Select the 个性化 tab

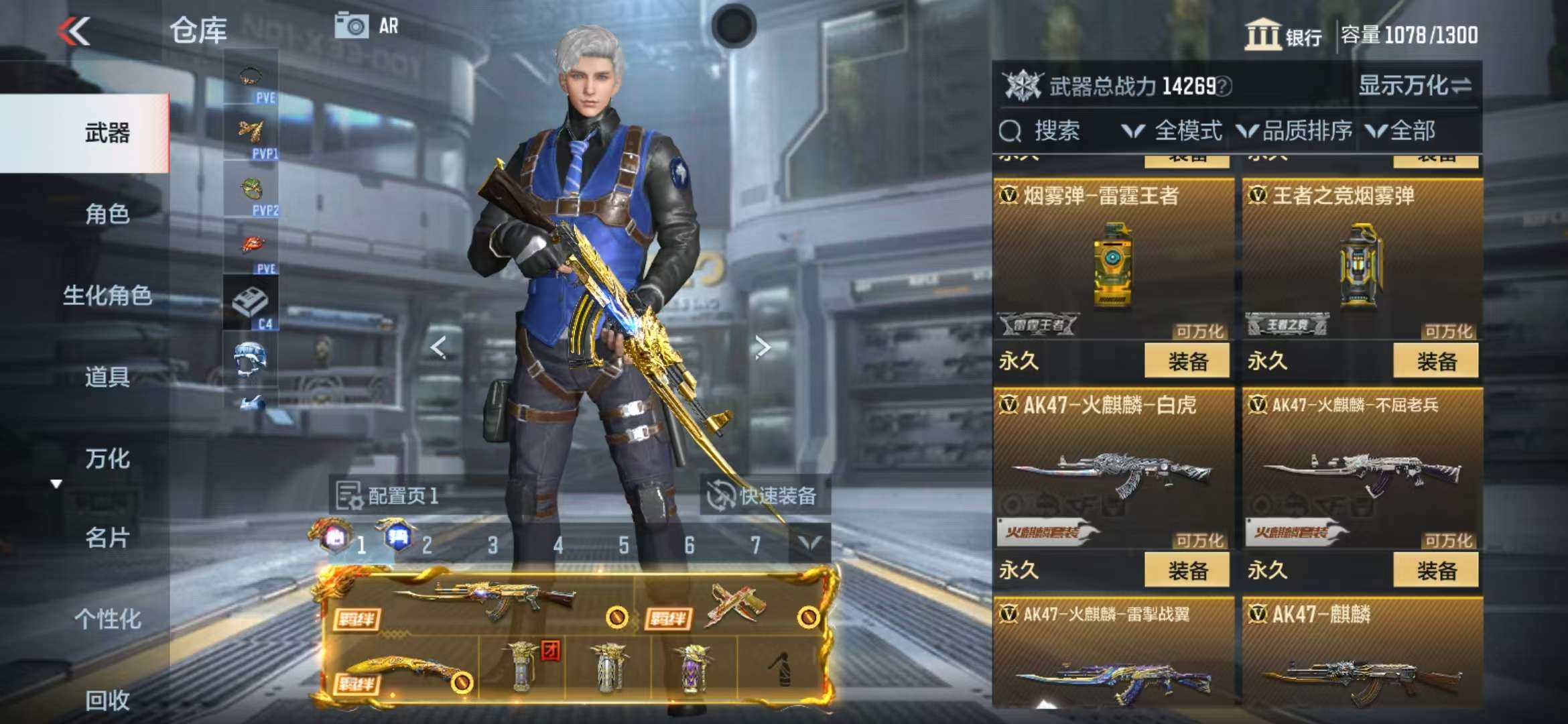point(107,619)
